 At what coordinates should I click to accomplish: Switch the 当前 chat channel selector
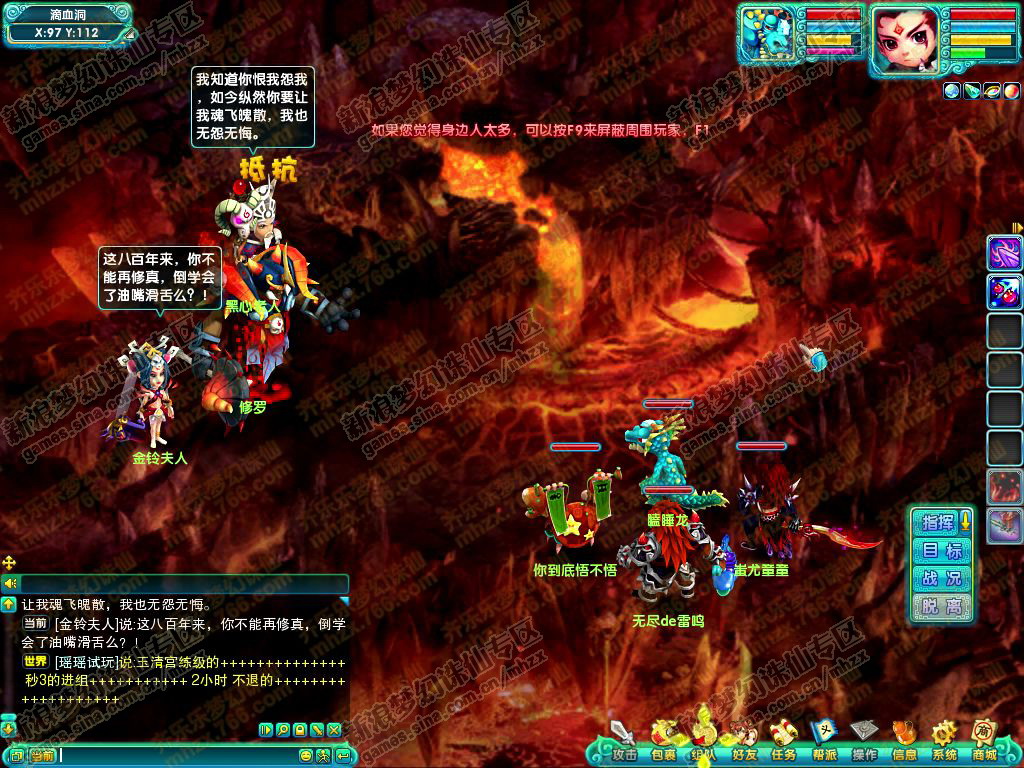pyautogui.click(x=41, y=755)
